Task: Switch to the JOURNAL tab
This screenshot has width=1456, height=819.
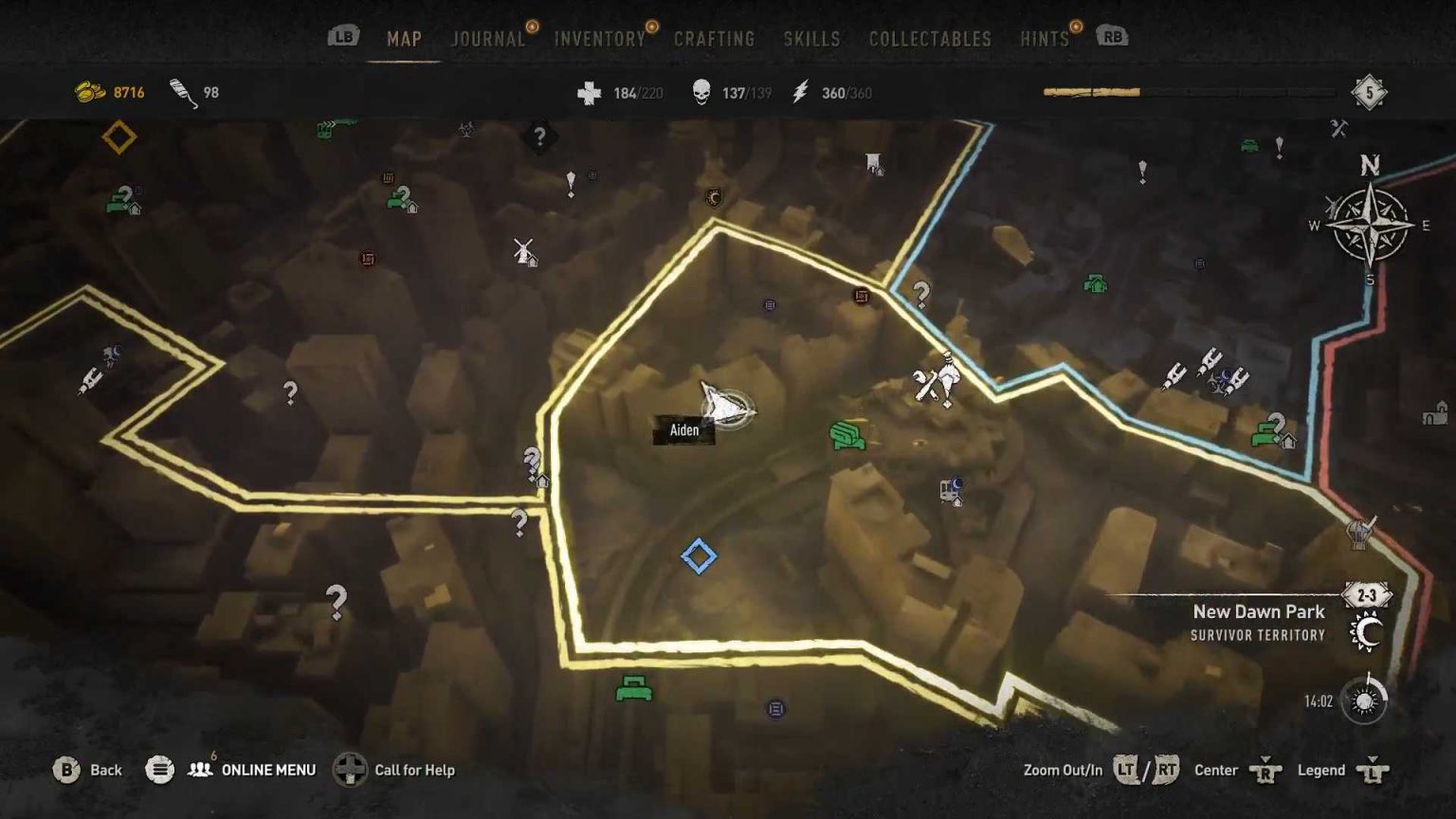Action: point(488,39)
